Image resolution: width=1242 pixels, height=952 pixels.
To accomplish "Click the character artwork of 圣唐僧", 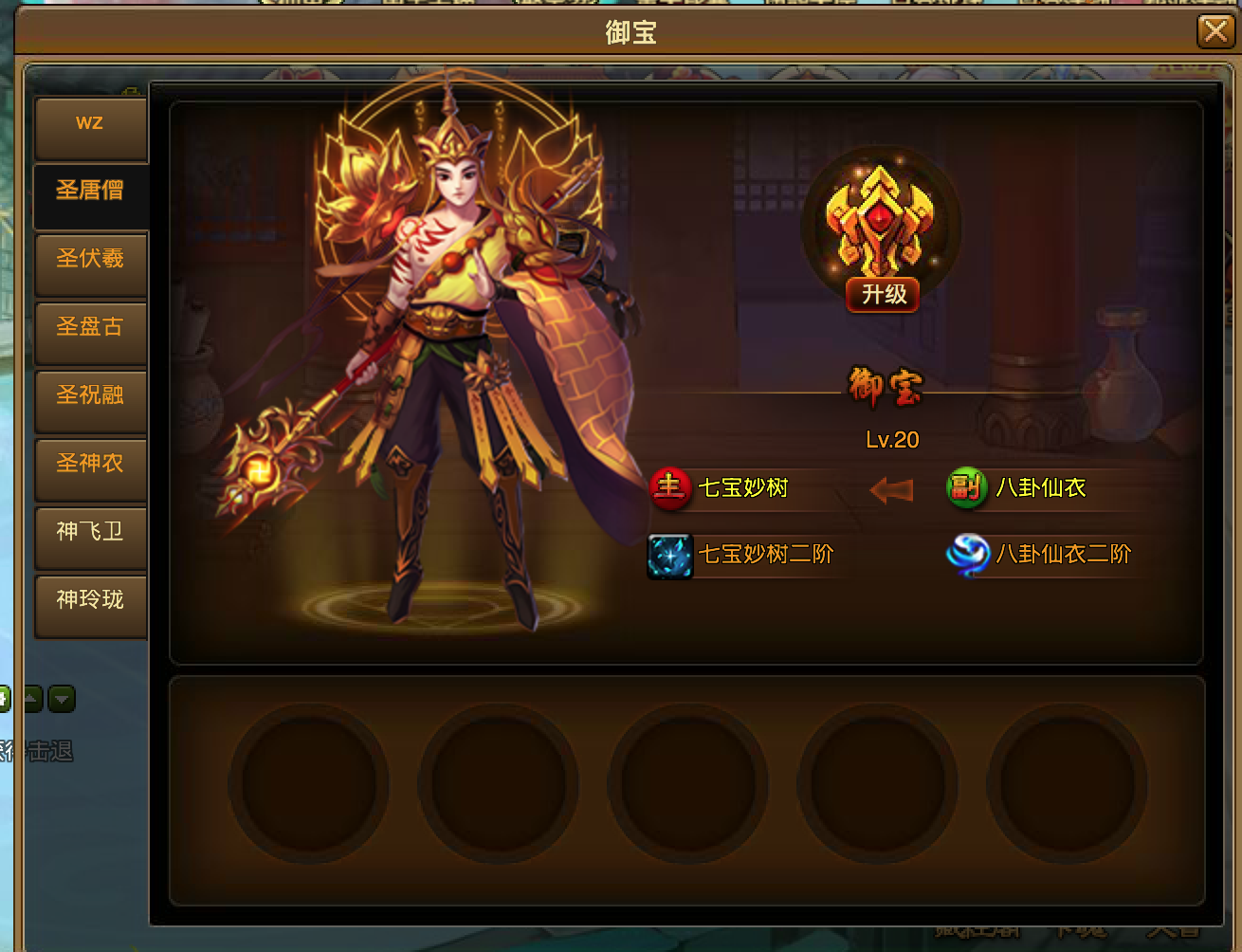I will 446,360.
